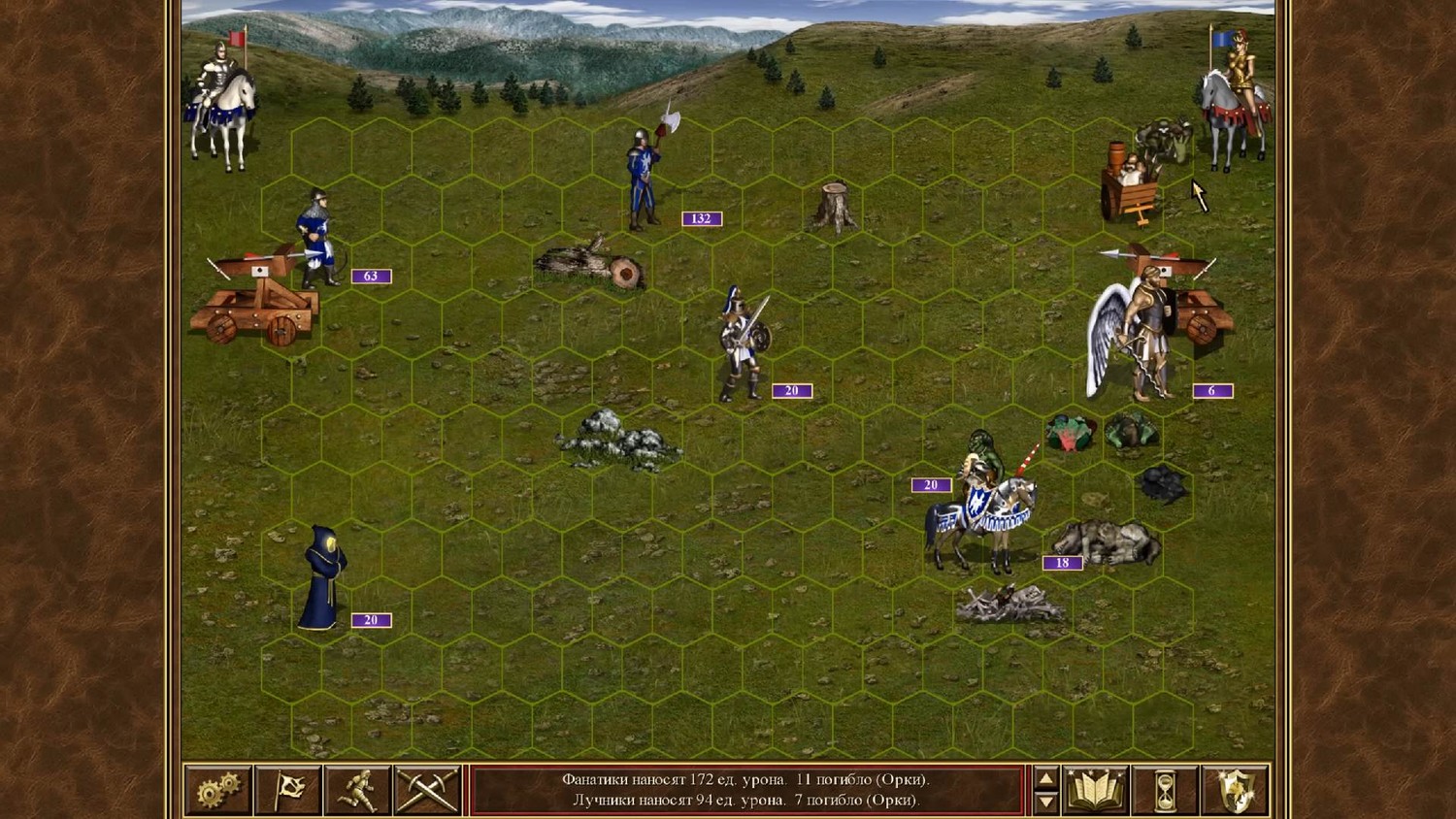The image size is (1456, 819).
Task: Open the combat options gears button
Action: pyautogui.click(x=218, y=790)
